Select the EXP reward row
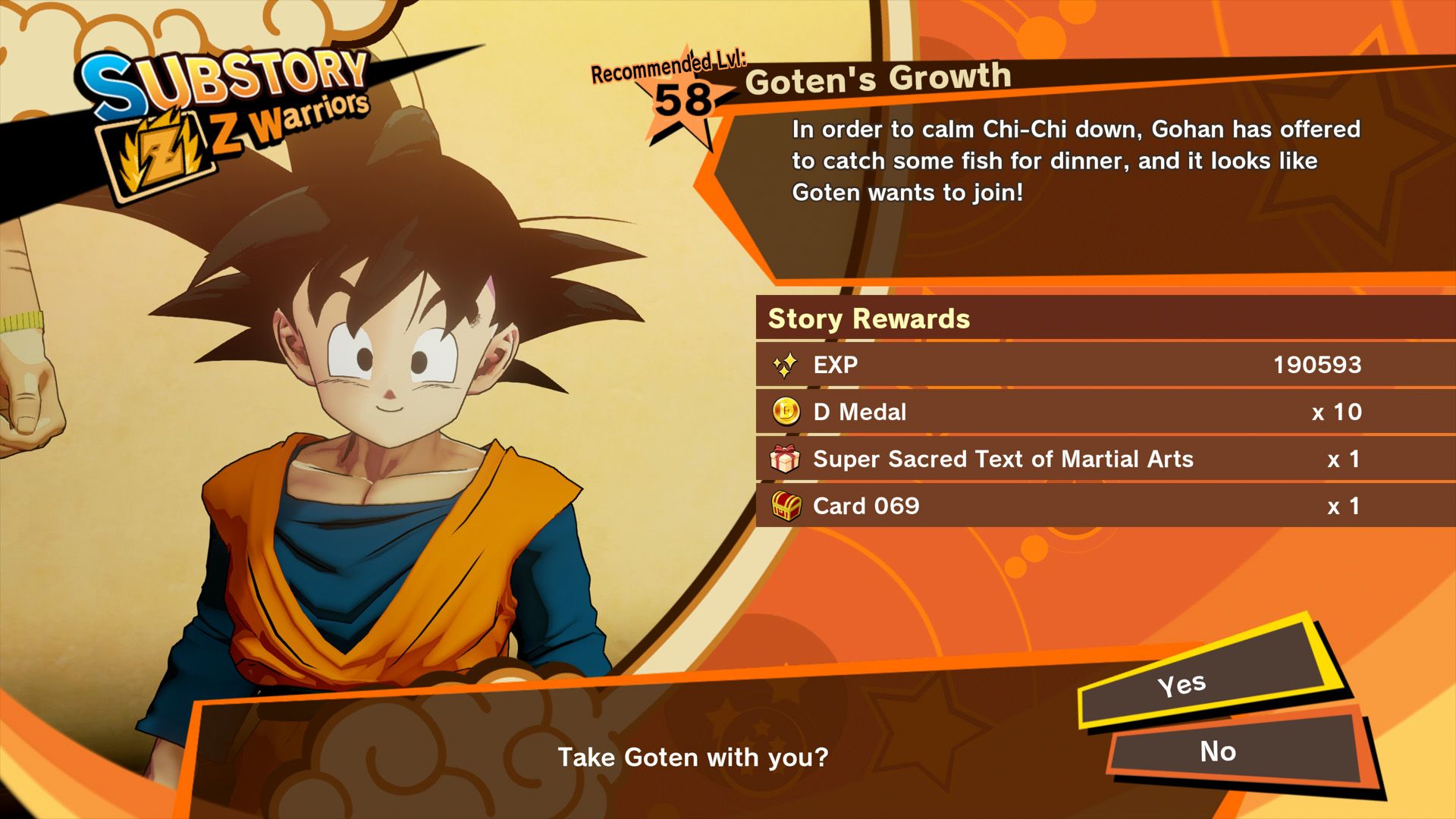This screenshot has height=819, width=1456. (1062, 365)
